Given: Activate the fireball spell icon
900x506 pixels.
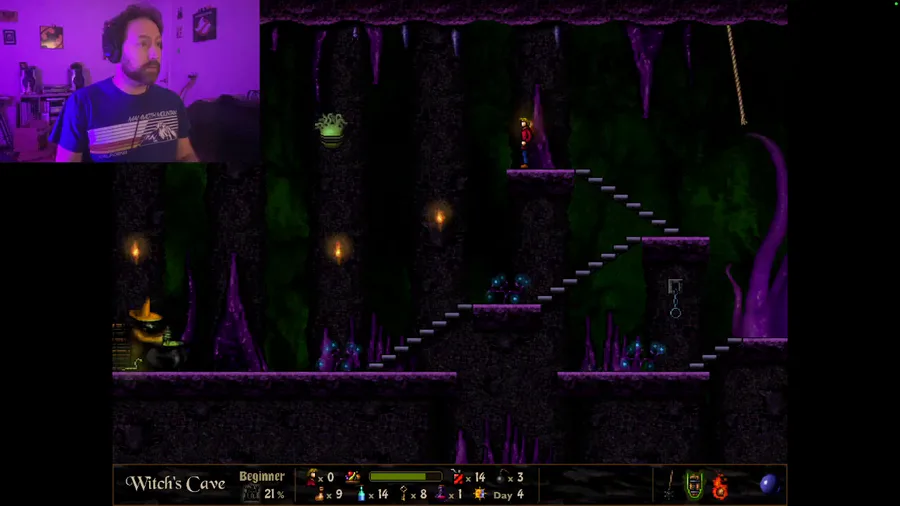Looking at the screenshot, I should click(x=719, y=486).
